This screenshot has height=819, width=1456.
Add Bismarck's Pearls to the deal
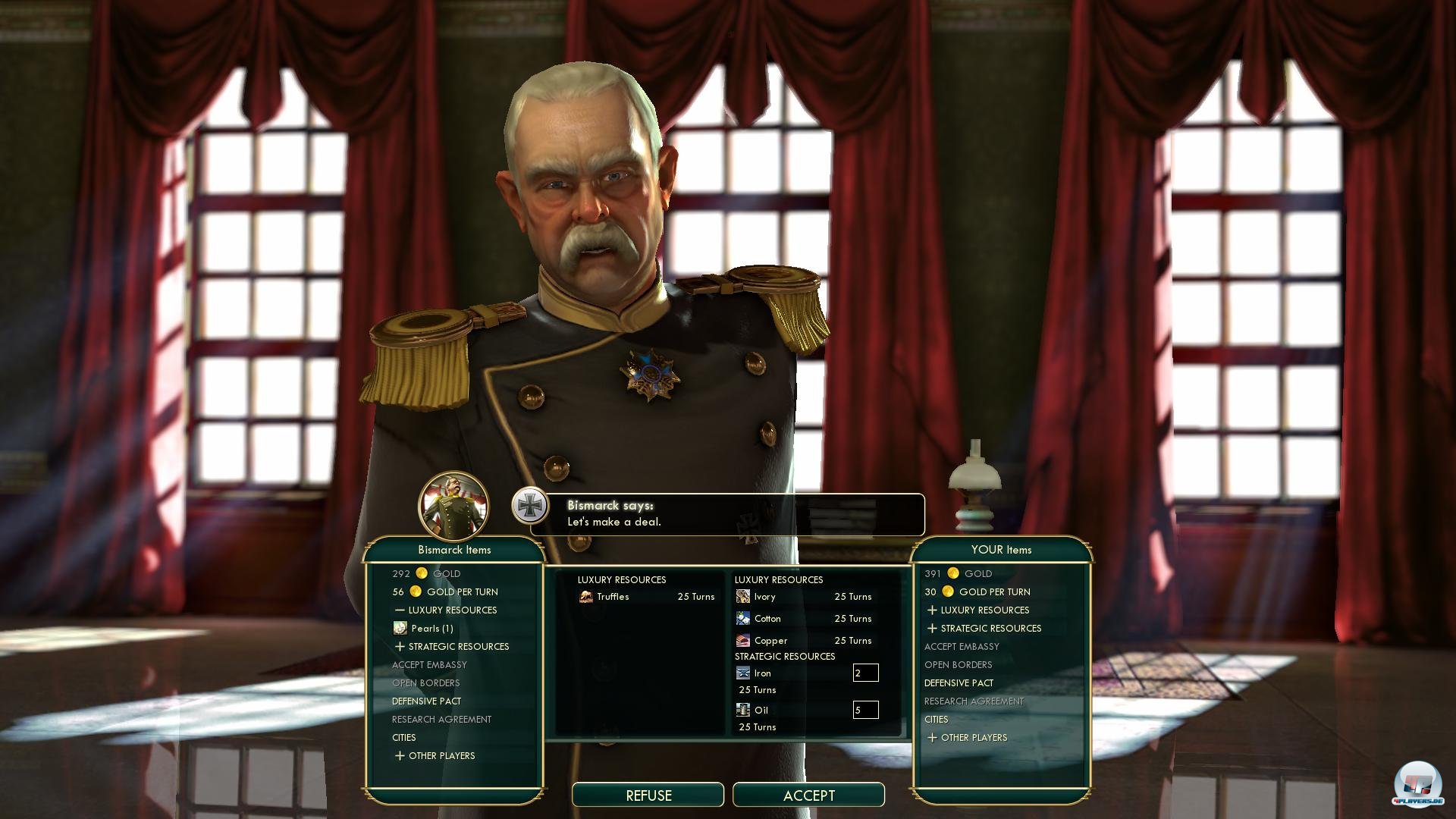coord(431,629)
